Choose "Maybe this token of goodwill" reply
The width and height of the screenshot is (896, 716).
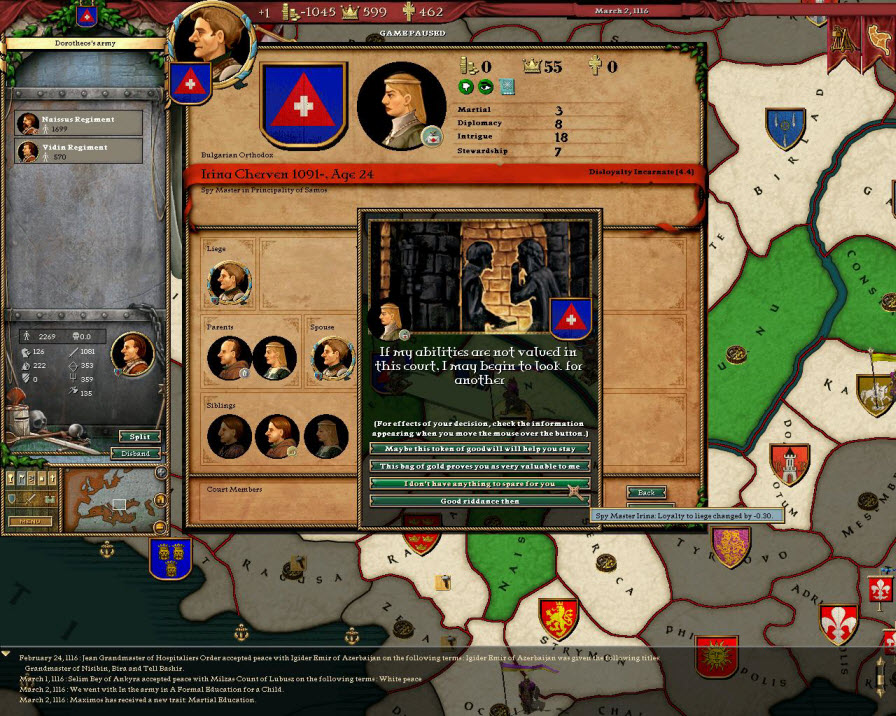pyautogui.click(x=481, y=448)
